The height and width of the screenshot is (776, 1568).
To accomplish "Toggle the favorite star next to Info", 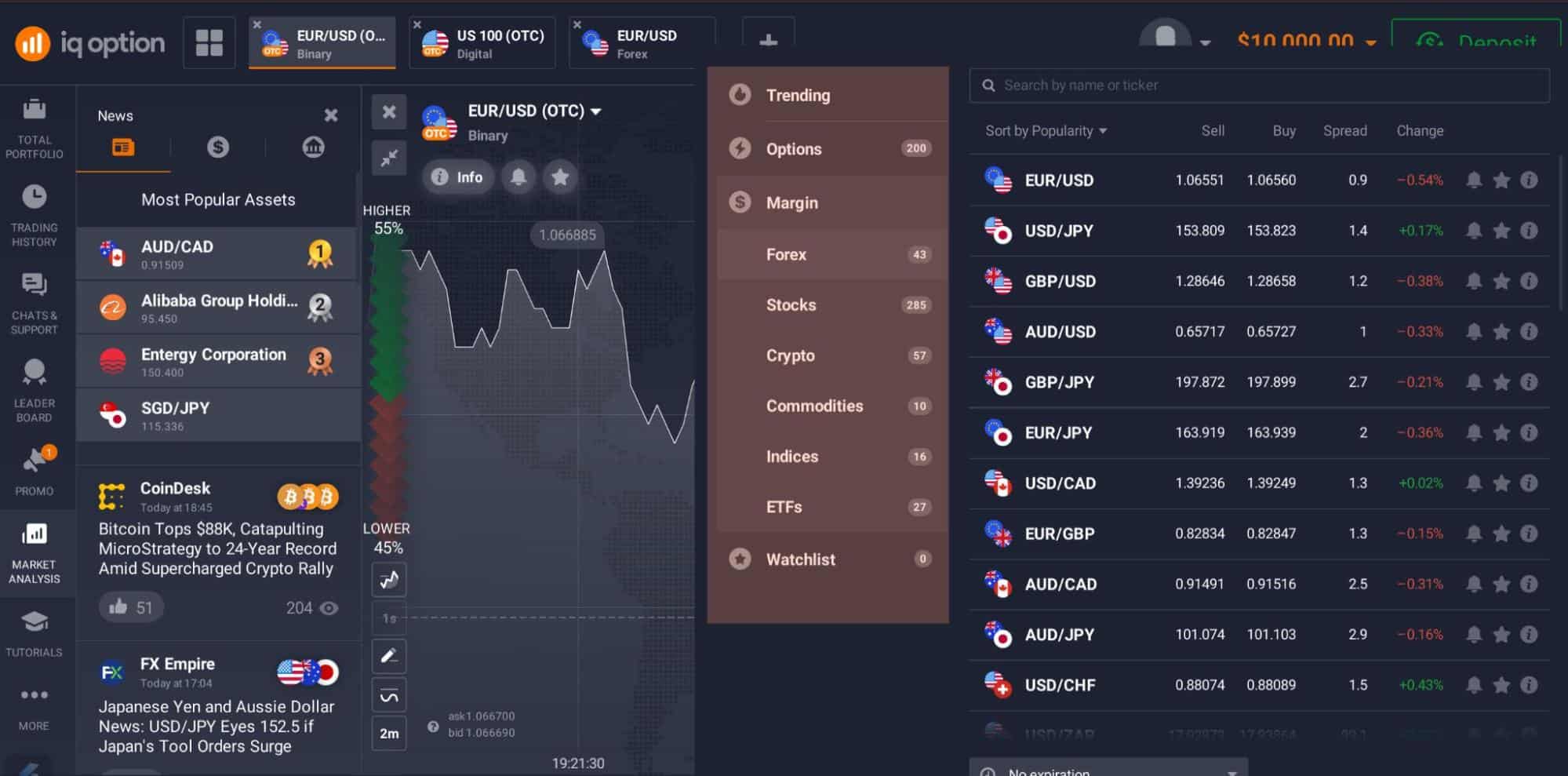I will (x=560, y=177).
